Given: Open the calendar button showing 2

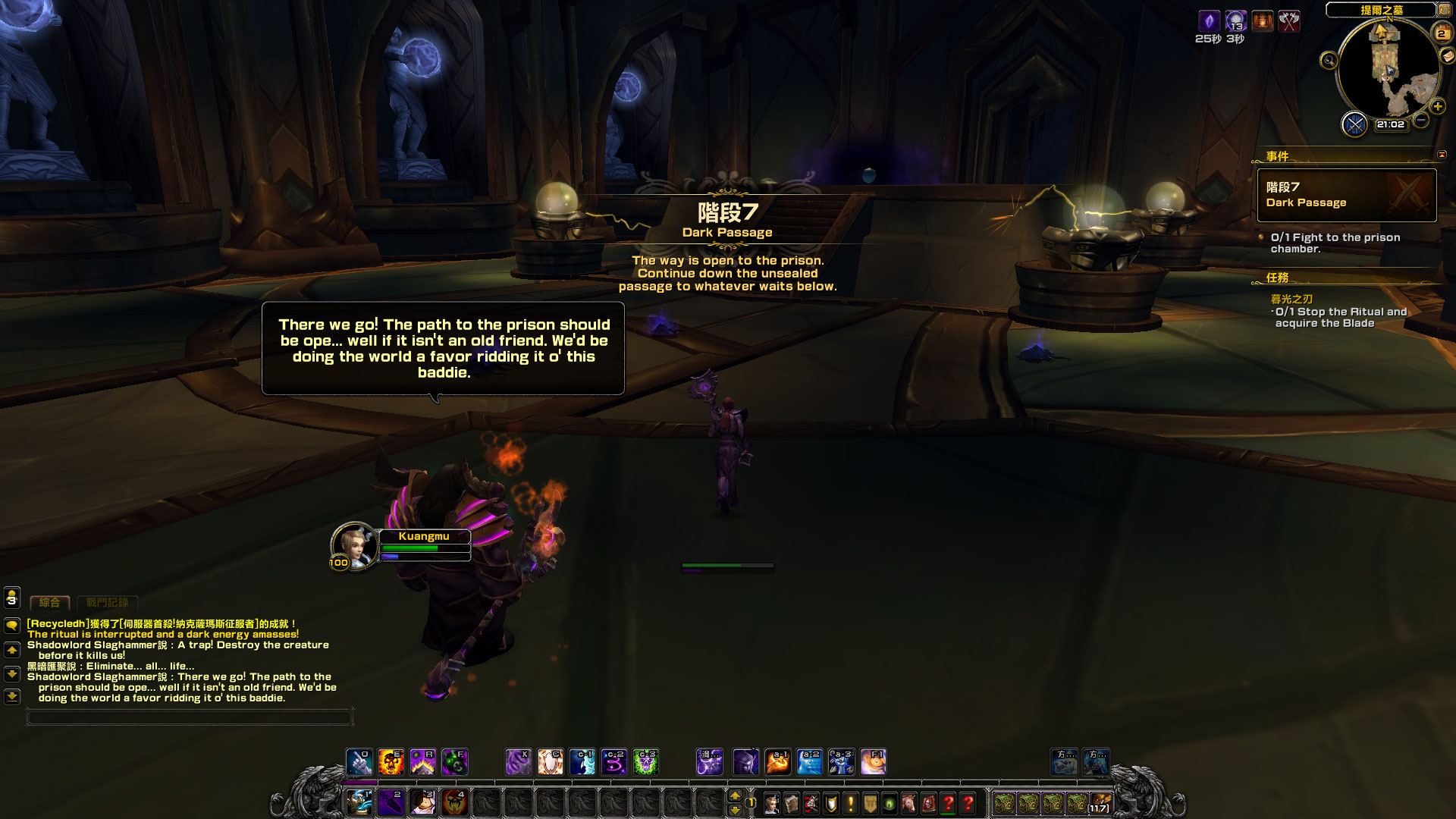Looking at the screenshot, I should [1441, 33].
